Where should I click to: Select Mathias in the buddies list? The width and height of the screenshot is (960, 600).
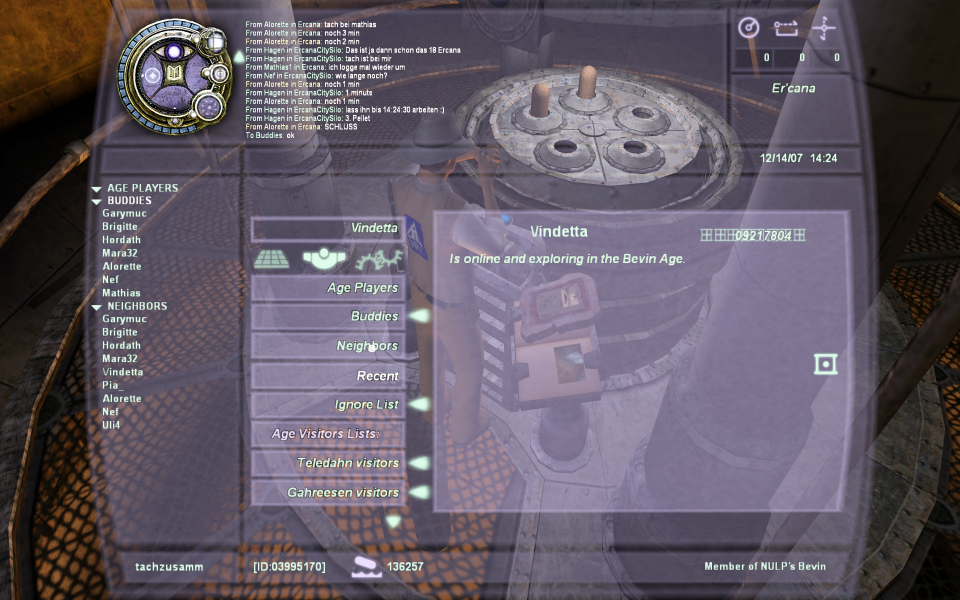[121, 293]
